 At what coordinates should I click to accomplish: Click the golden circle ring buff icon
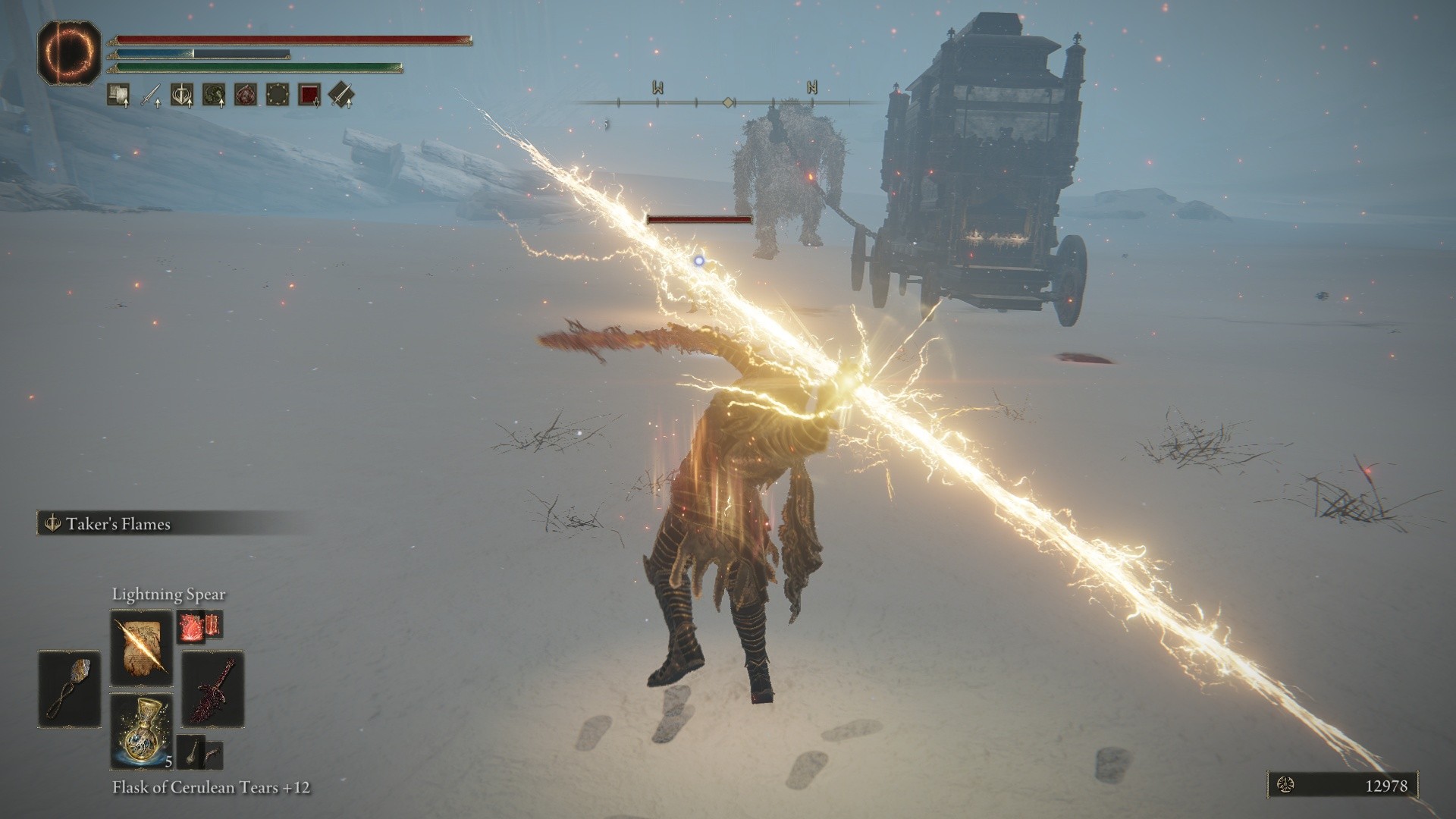278,95
